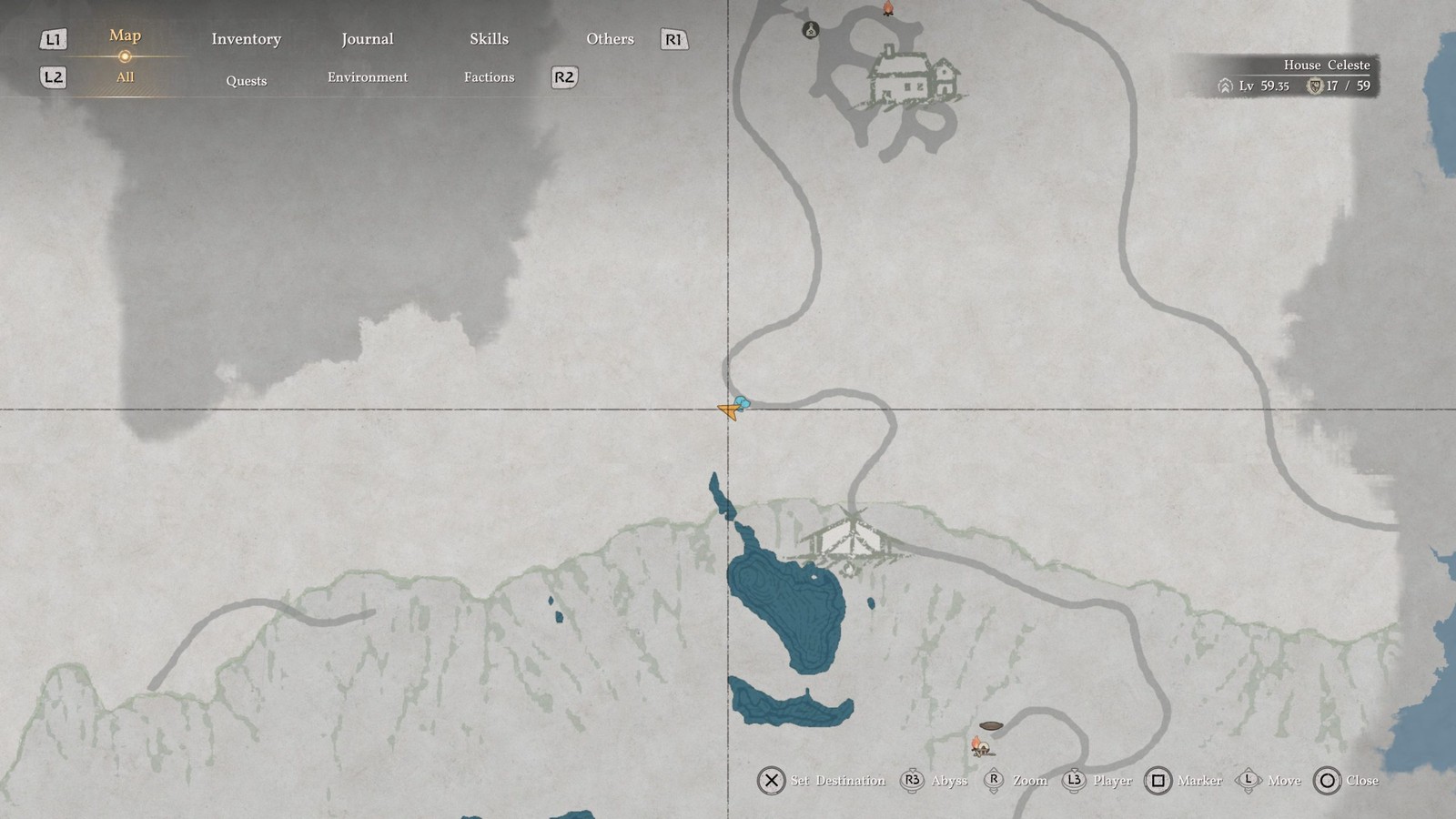This screenshot has width=1456, height=819.
Task: Filter the map by Quests
Action: coord(246,80)
